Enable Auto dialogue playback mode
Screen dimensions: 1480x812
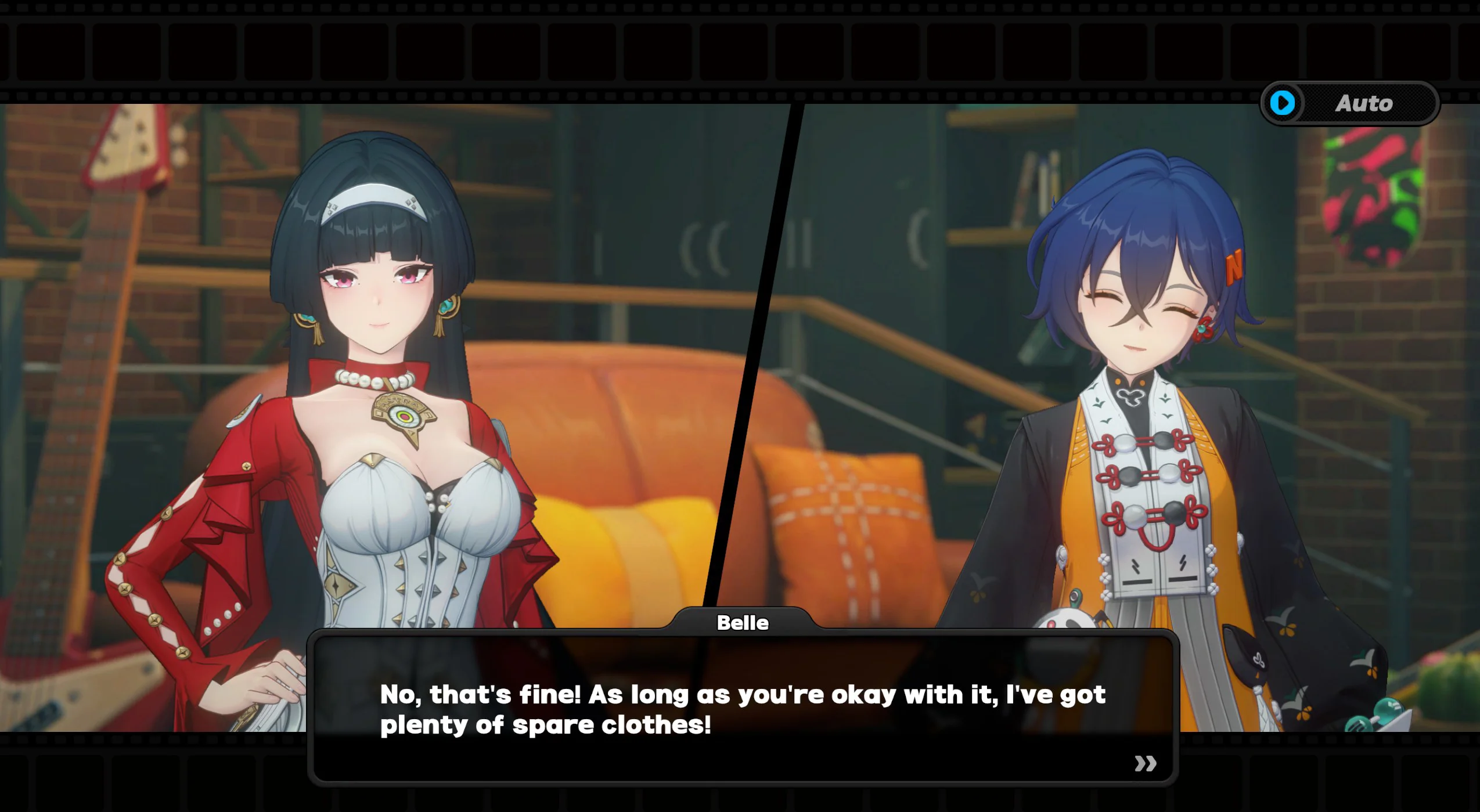(1349, 103)
